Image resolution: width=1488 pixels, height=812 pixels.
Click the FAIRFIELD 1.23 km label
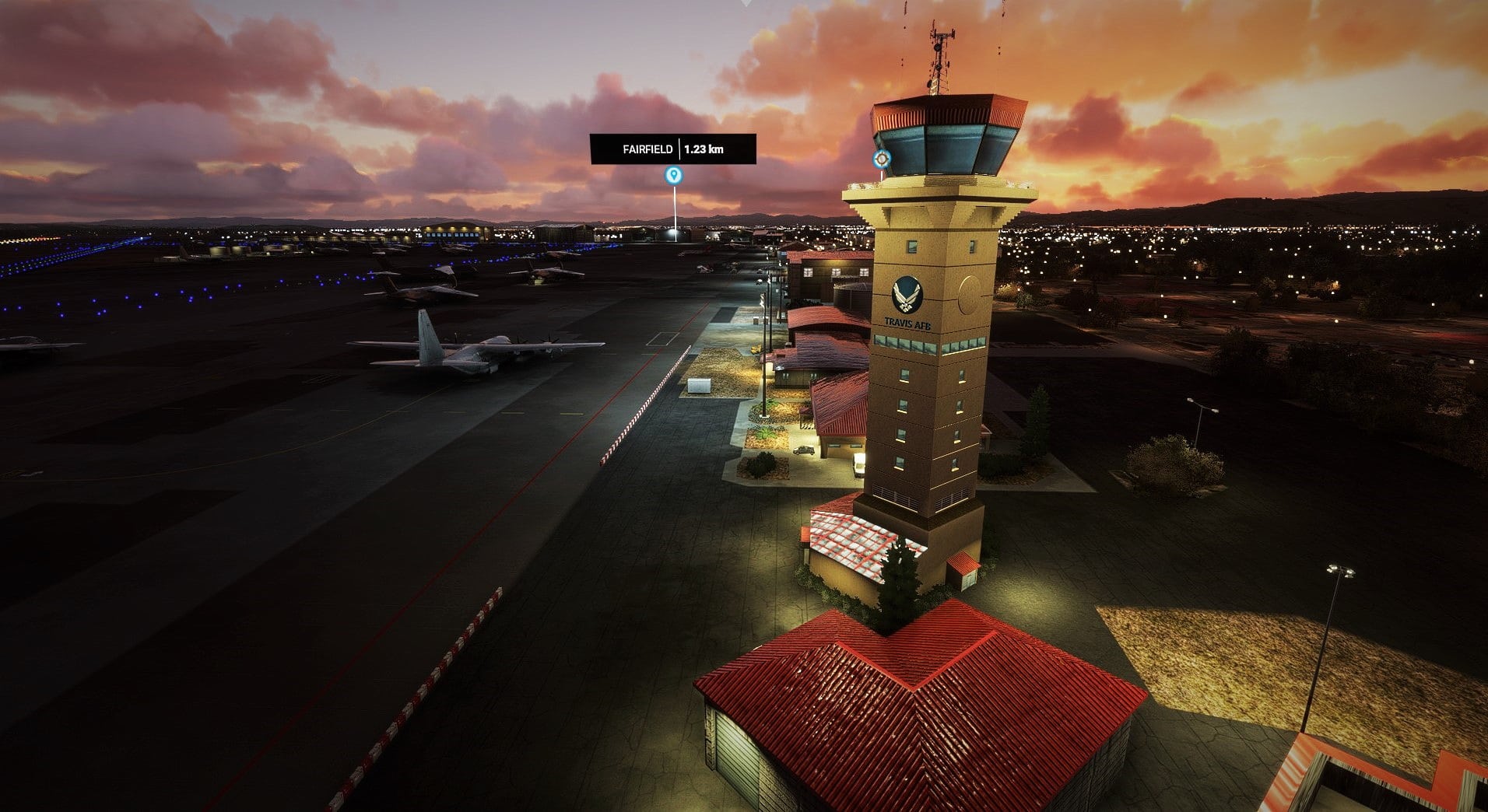672,149
